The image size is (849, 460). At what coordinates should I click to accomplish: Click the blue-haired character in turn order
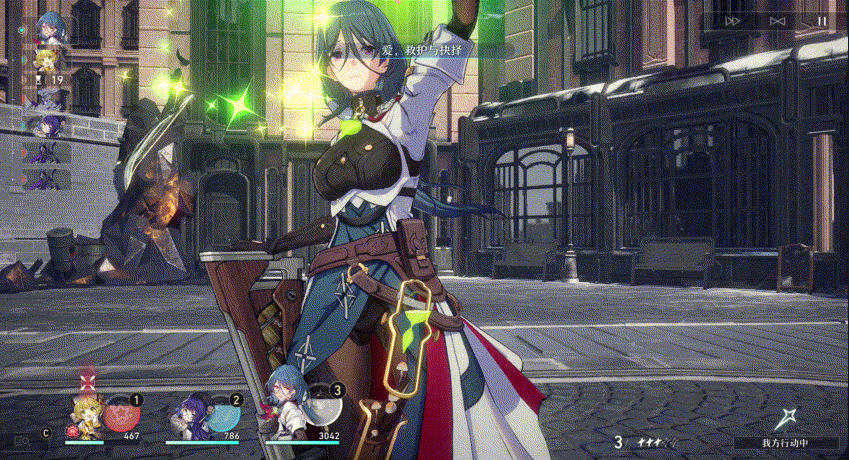coord(47,28)
